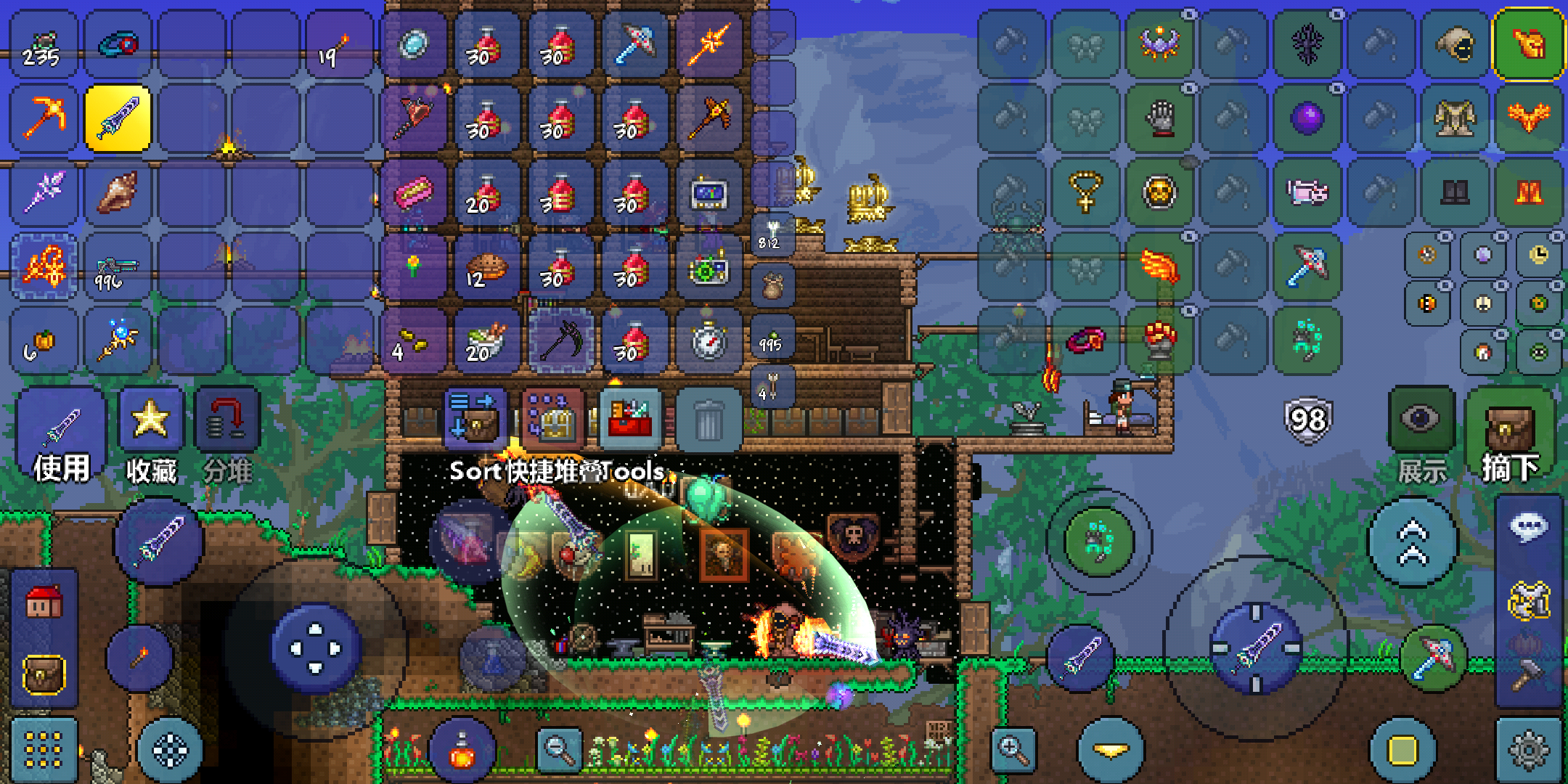Zoom out with the minus magnifier
The image size is (1568, 784).
[x=559, y=748]
